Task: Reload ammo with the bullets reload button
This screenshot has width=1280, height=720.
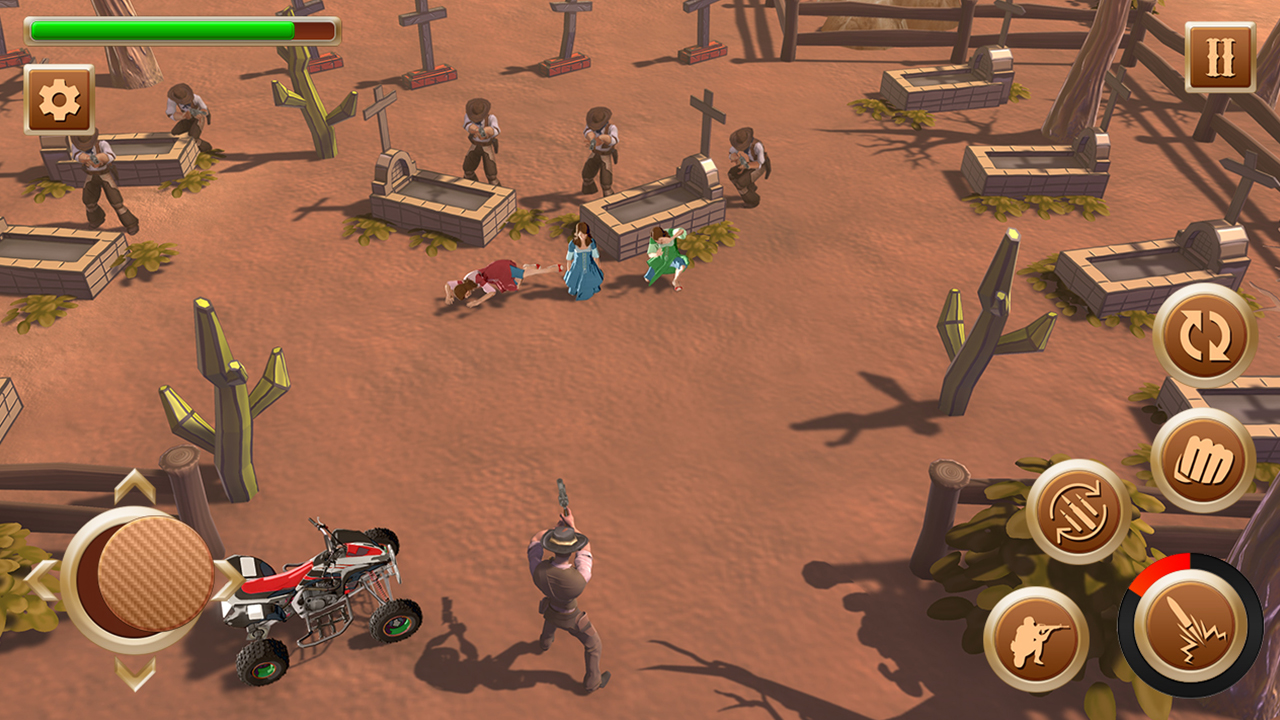Action: click(1078, 511)
